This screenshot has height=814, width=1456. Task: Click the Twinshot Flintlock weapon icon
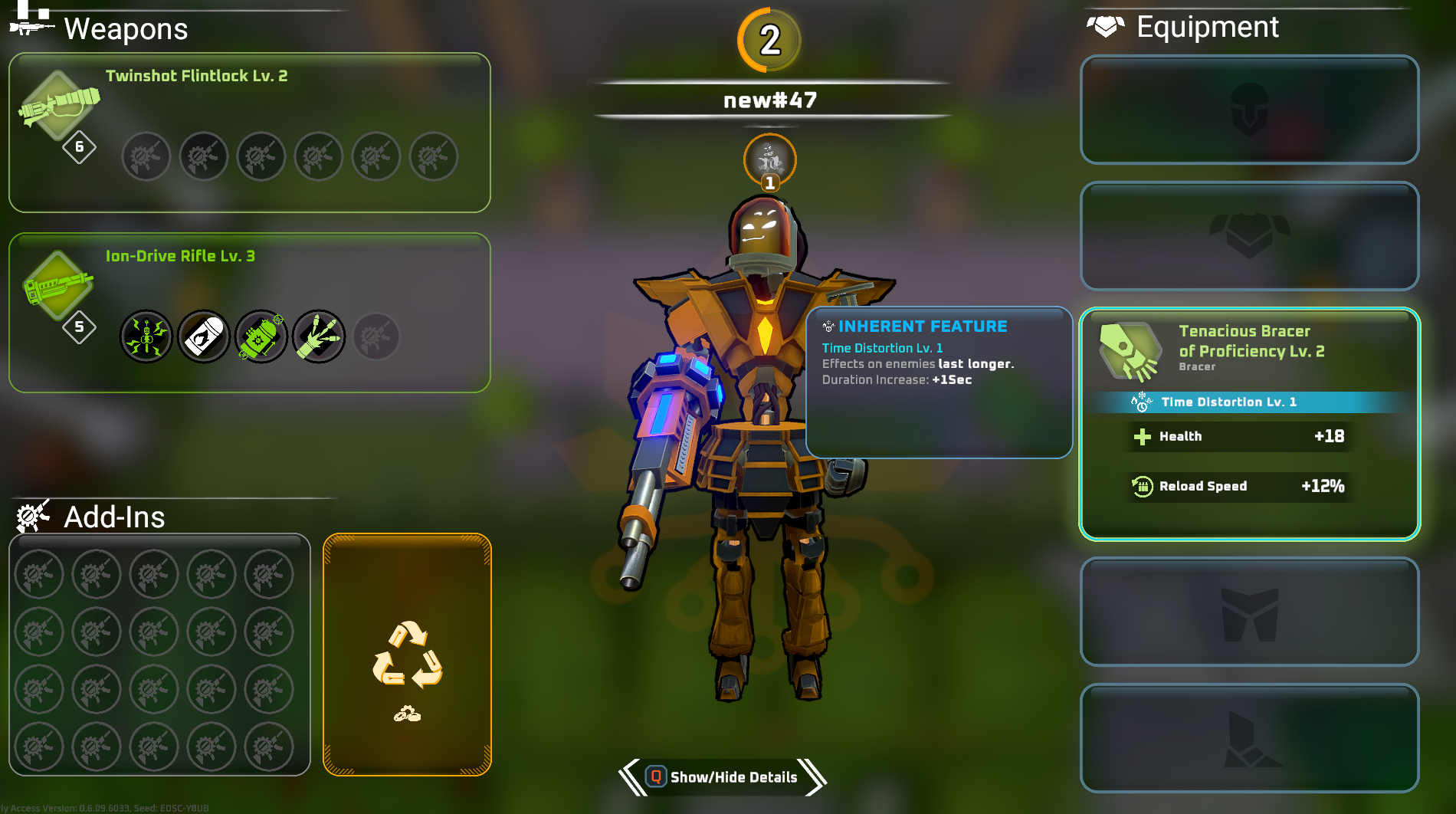point(59,107)
